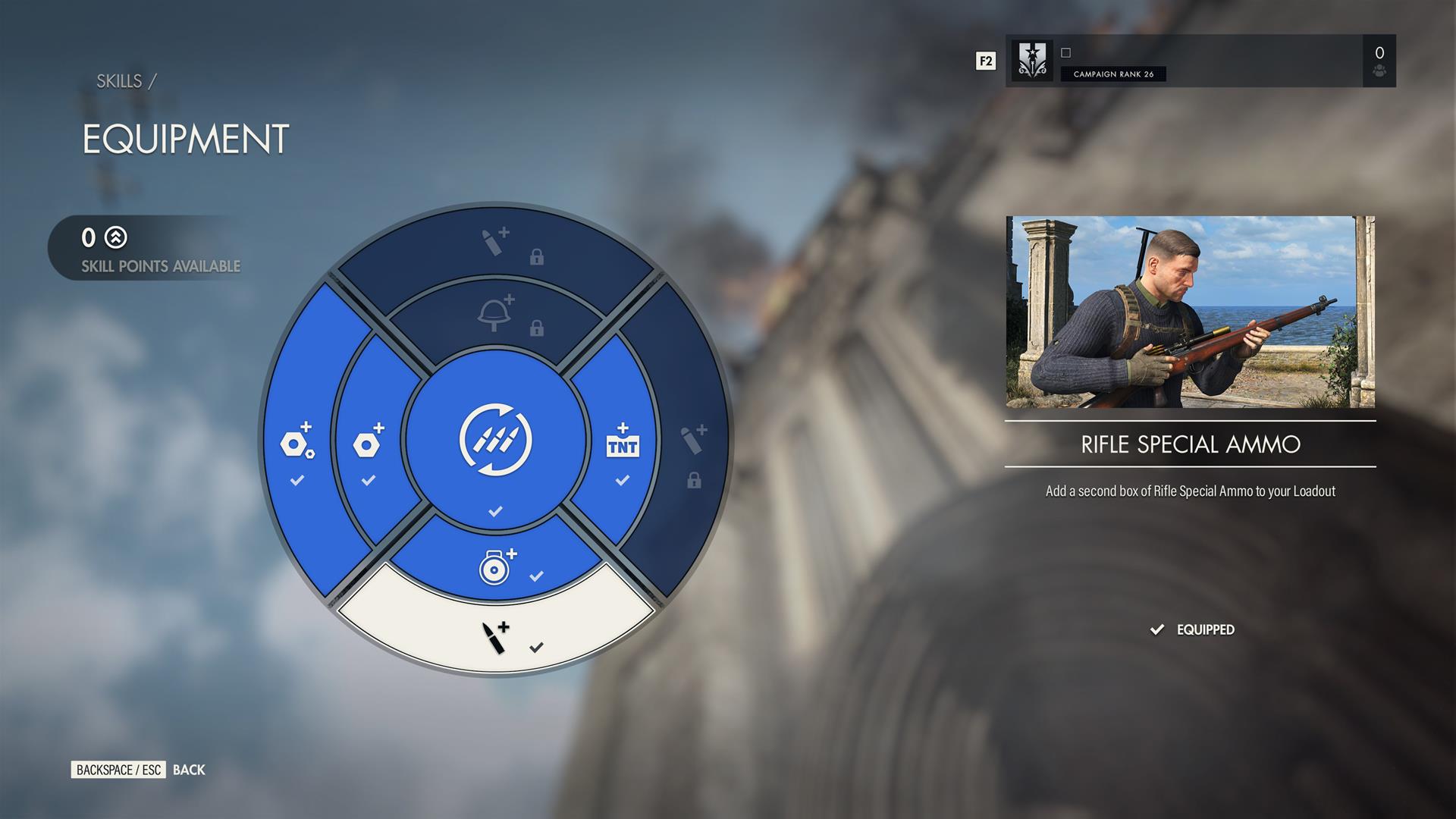The image size is (1456, 819).
Task: Choose the highlighted Rifle Special Ammo skill
Action: click(x=497, y=635)
